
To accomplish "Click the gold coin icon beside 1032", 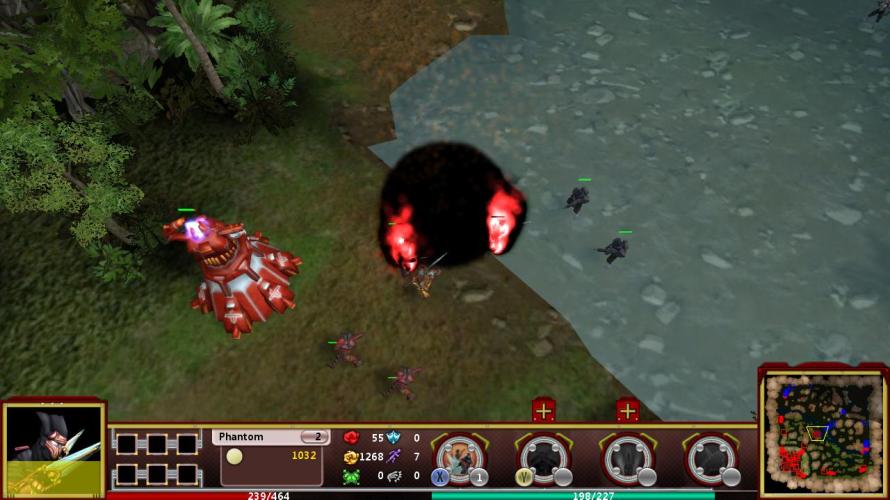I will 234,456.
